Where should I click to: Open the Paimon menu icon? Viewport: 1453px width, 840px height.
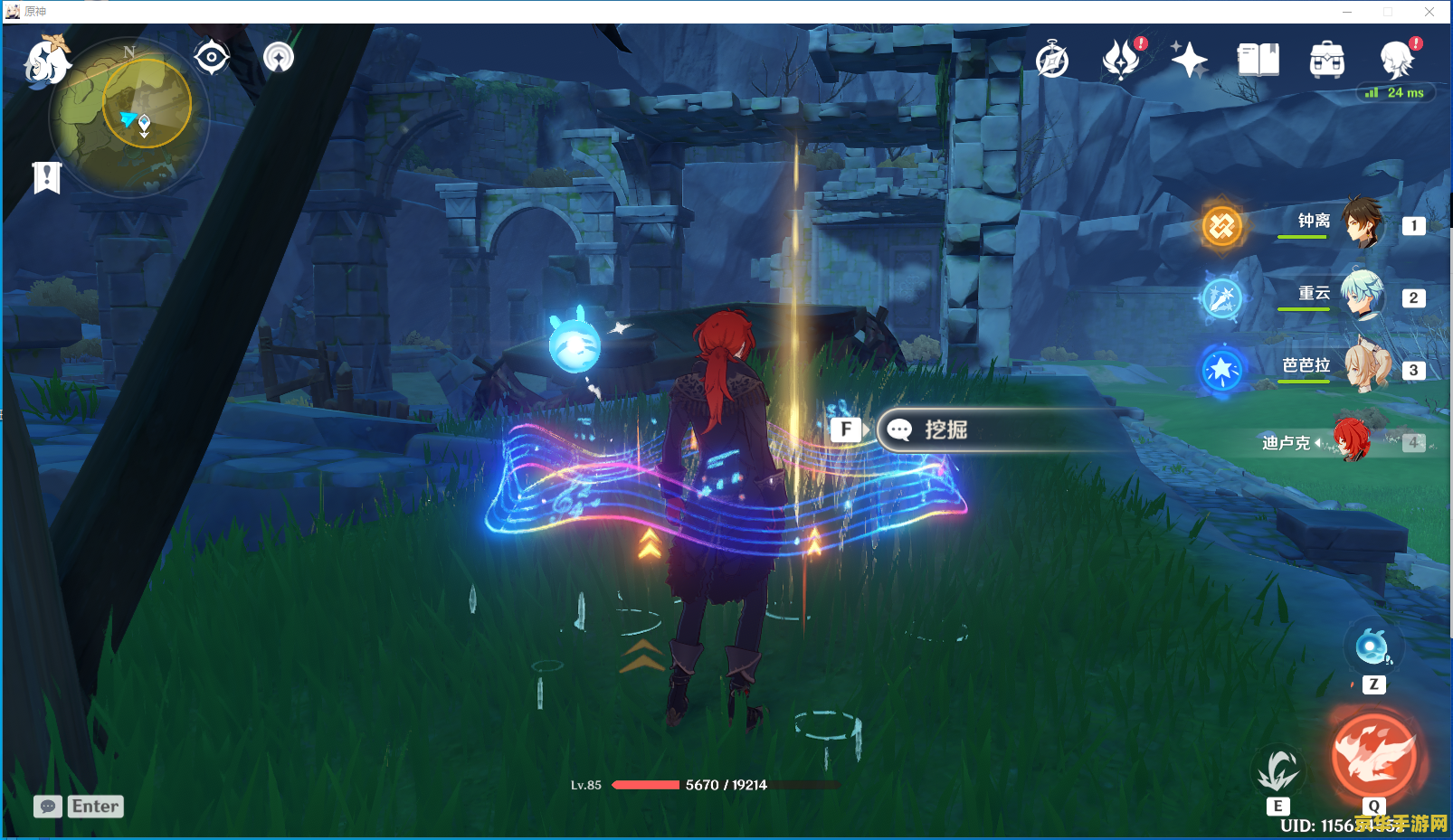click(47, 61)
